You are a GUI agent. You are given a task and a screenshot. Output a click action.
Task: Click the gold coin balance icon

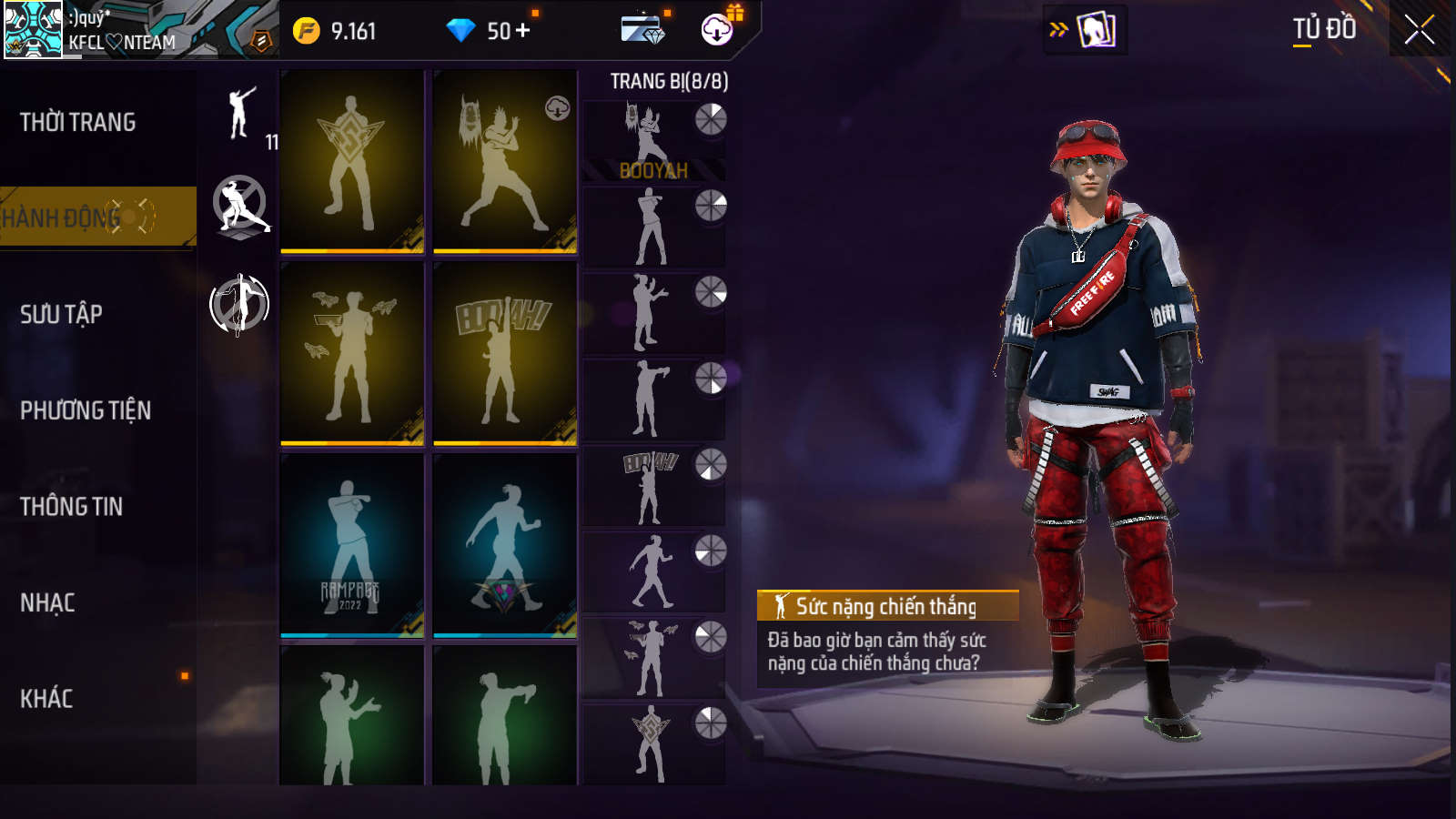(x=307, y=31)
